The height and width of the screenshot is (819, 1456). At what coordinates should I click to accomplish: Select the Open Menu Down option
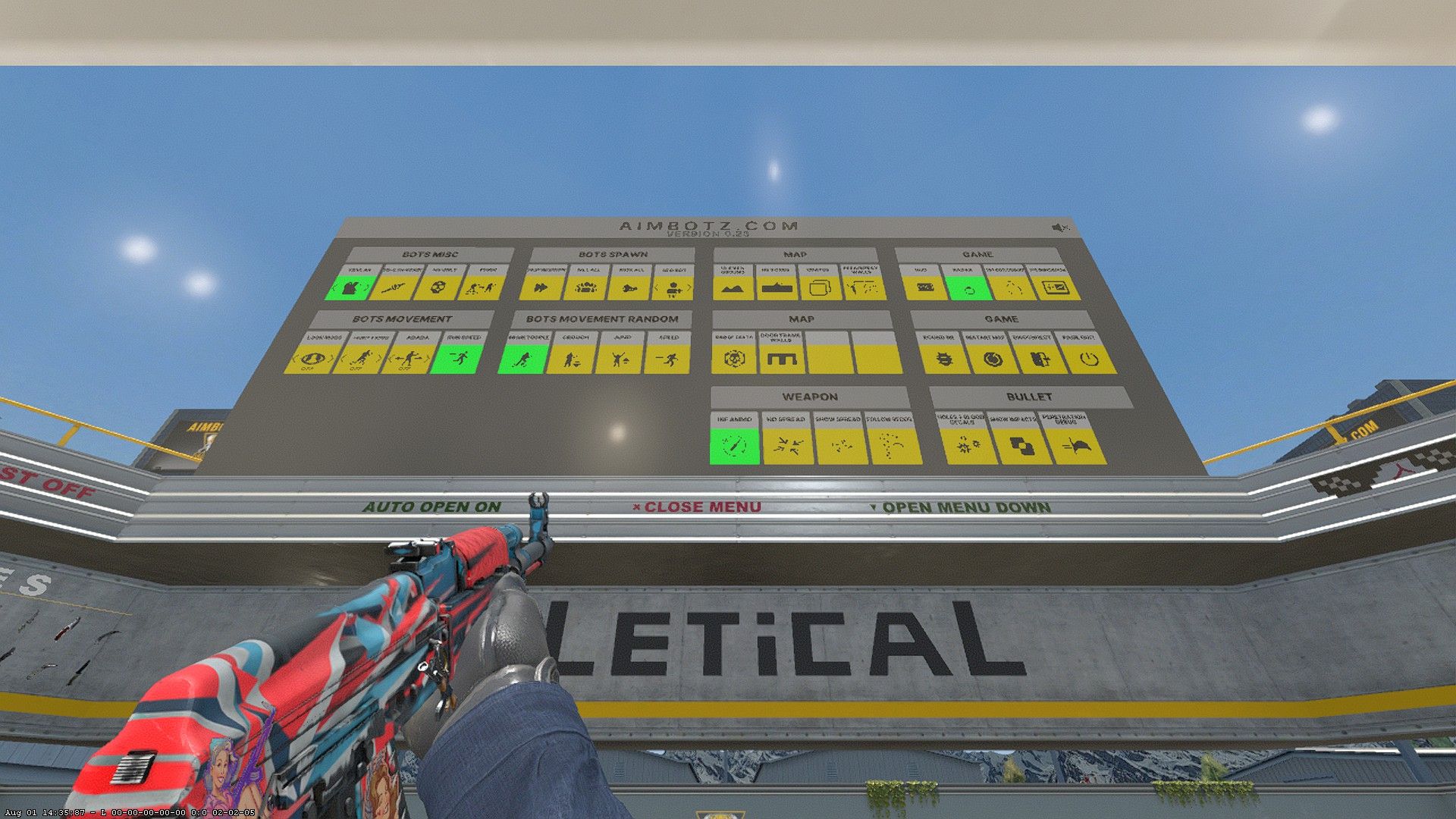pos(959,507)
